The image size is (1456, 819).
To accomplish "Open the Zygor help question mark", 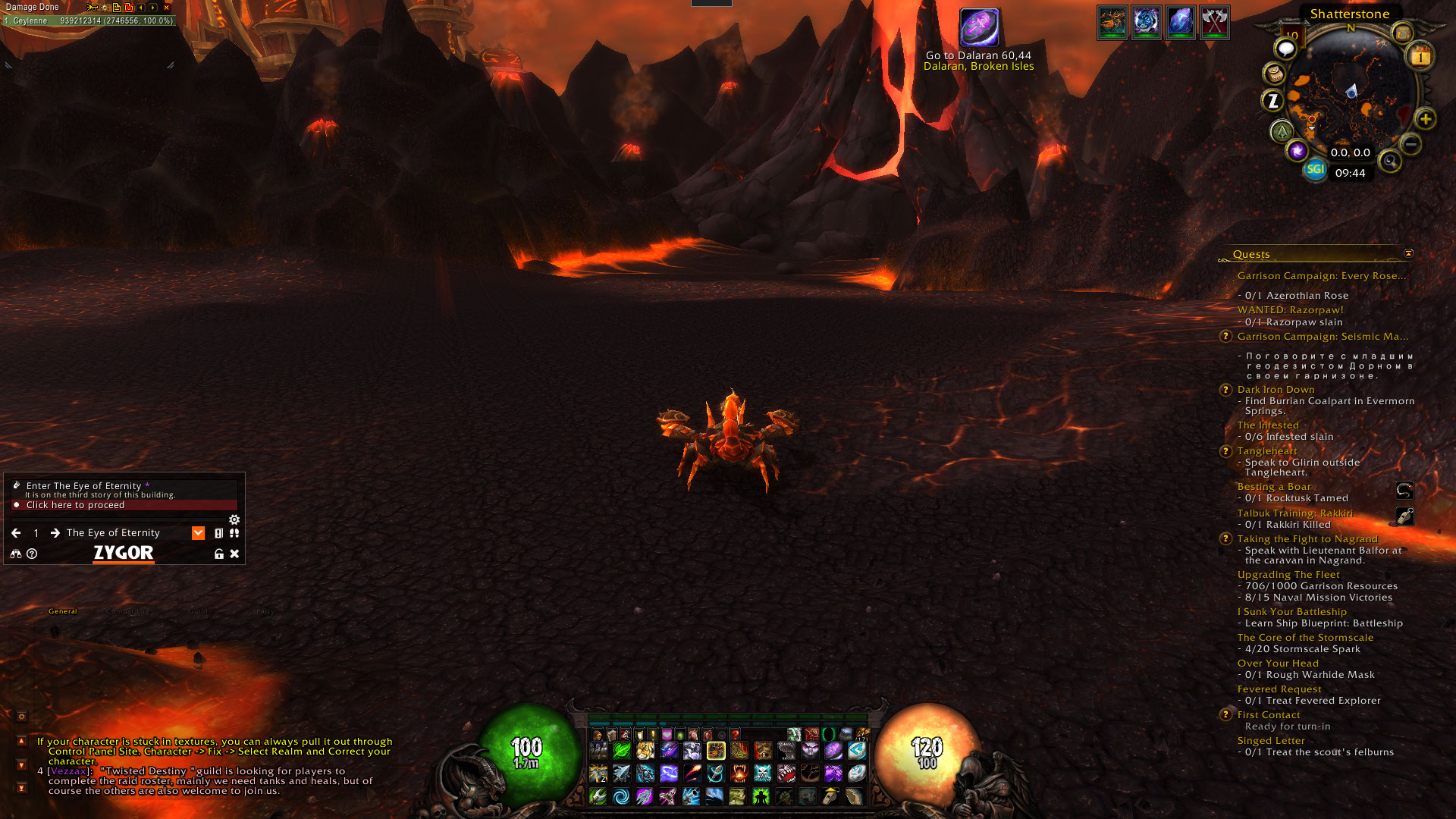I will click(x=32, y=554).
